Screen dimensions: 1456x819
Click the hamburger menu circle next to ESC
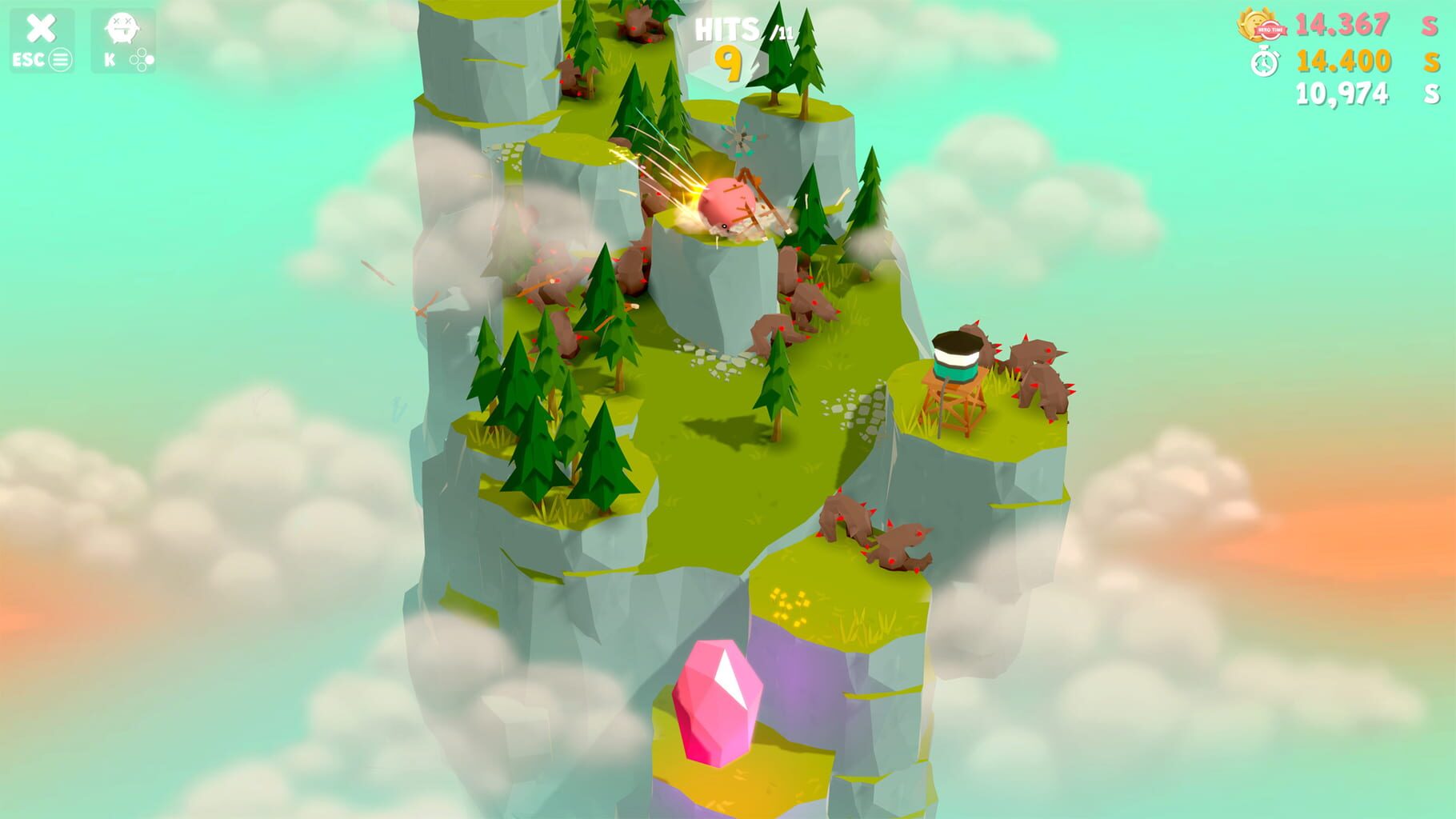(x=60, y=58)
